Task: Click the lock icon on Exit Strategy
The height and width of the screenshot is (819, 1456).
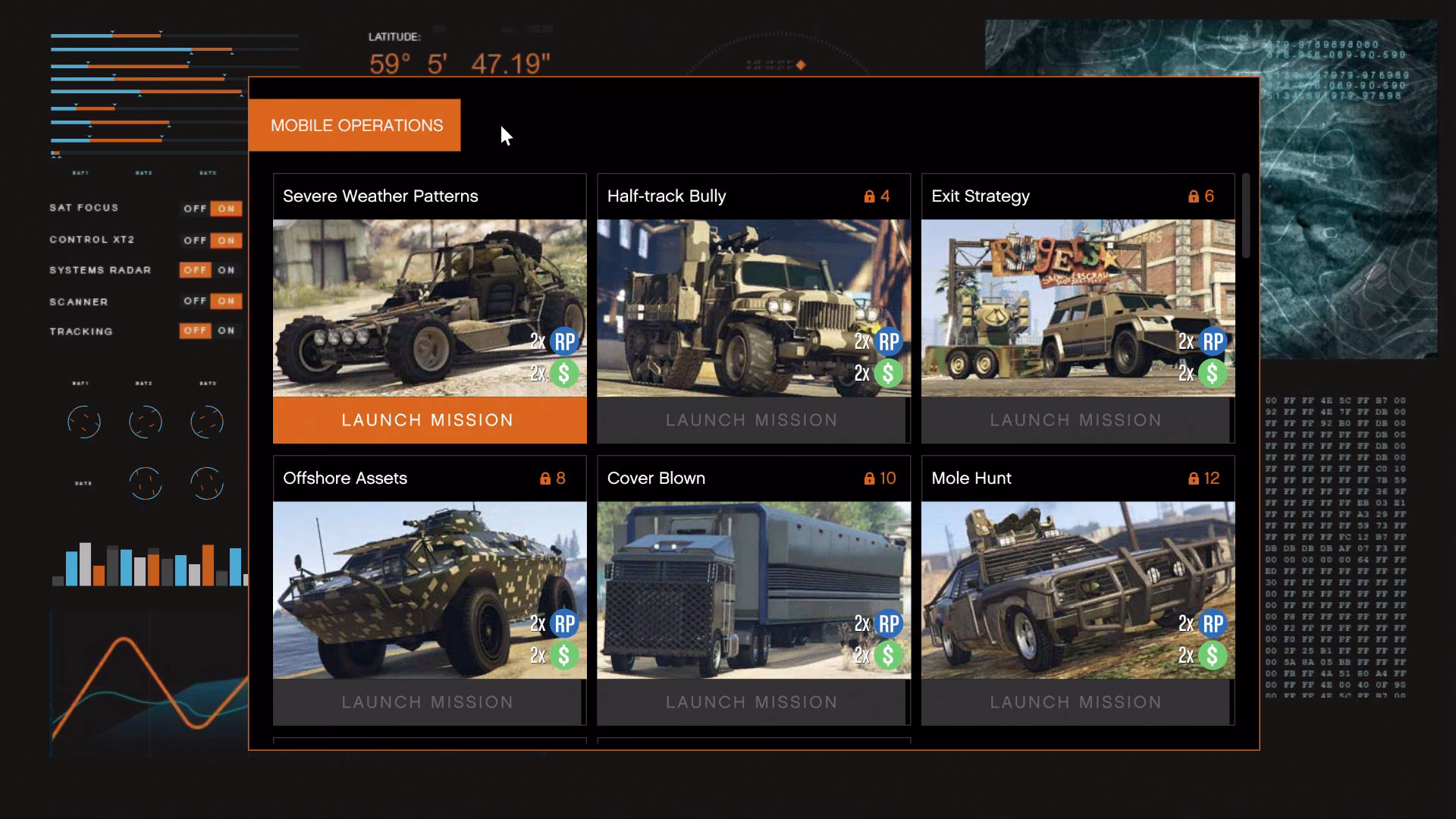Action: pyautogui.click(x=1193, y=196)
